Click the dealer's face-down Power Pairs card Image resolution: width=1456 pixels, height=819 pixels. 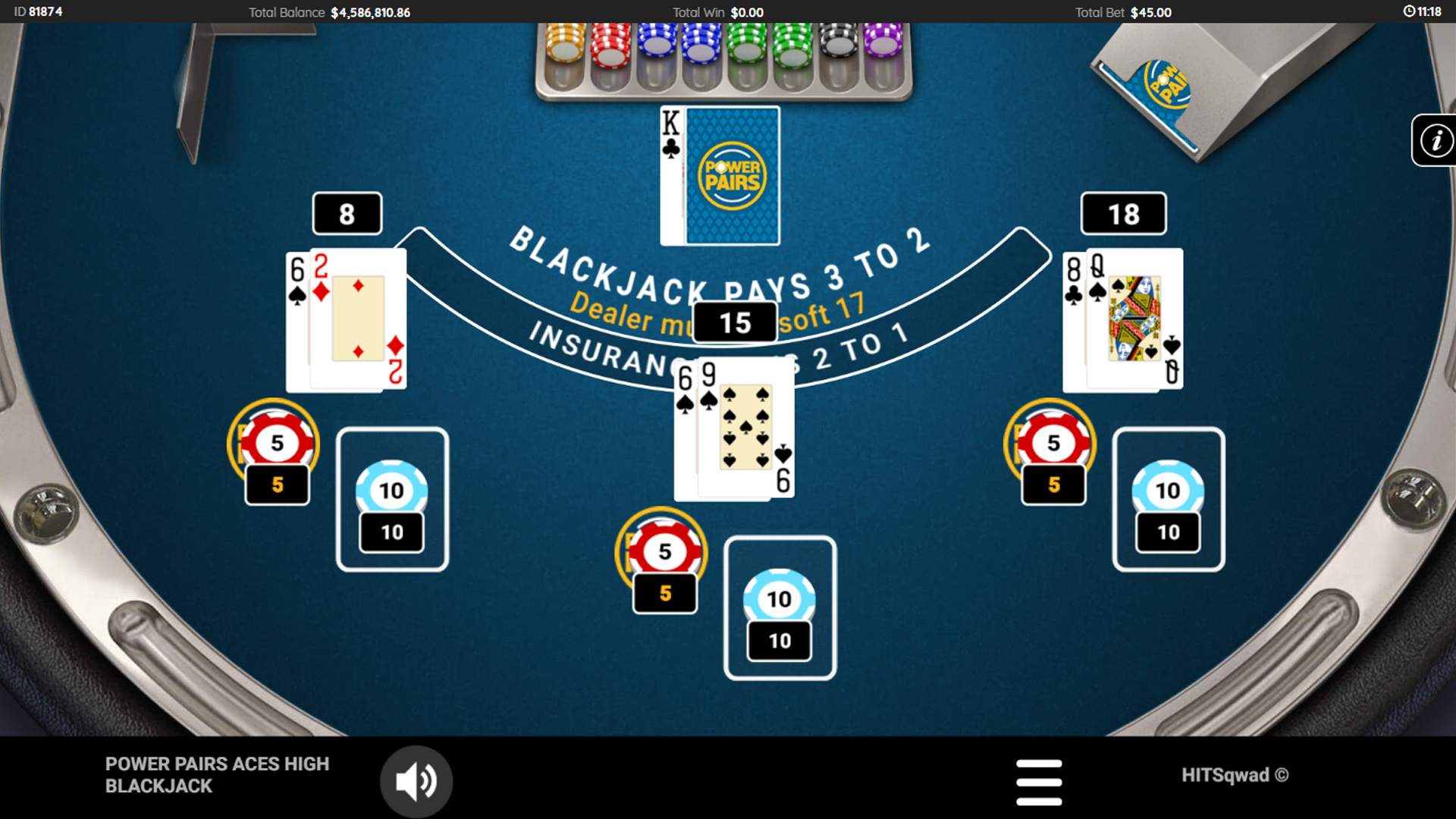coord(732,174)
